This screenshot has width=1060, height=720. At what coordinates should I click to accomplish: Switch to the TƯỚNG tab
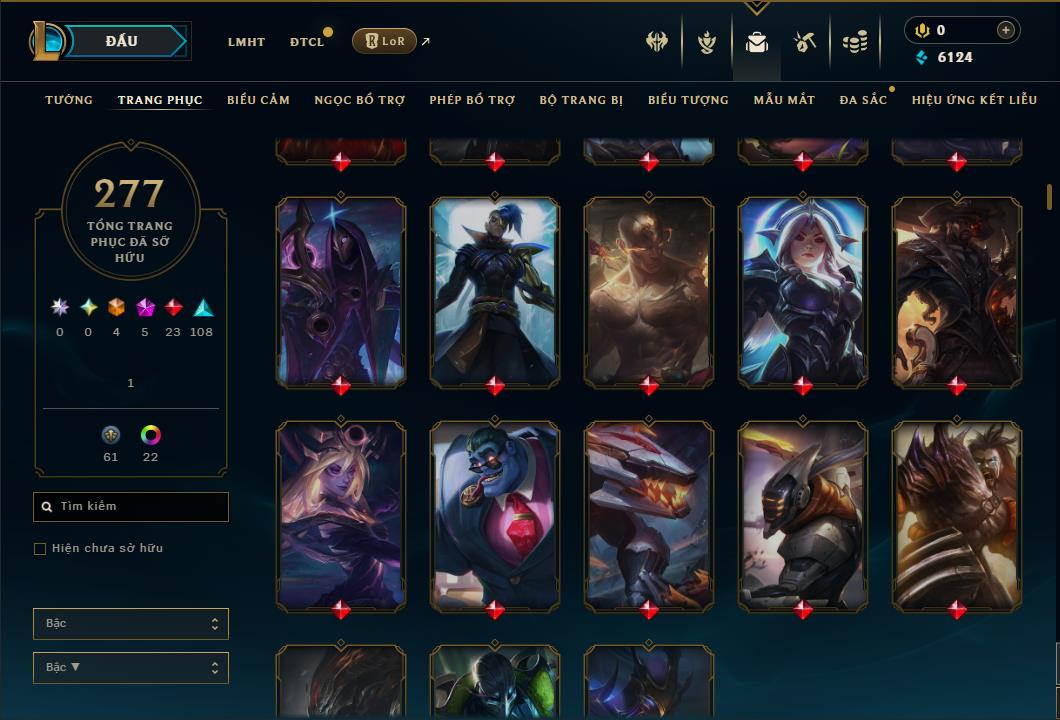(69, 100)
